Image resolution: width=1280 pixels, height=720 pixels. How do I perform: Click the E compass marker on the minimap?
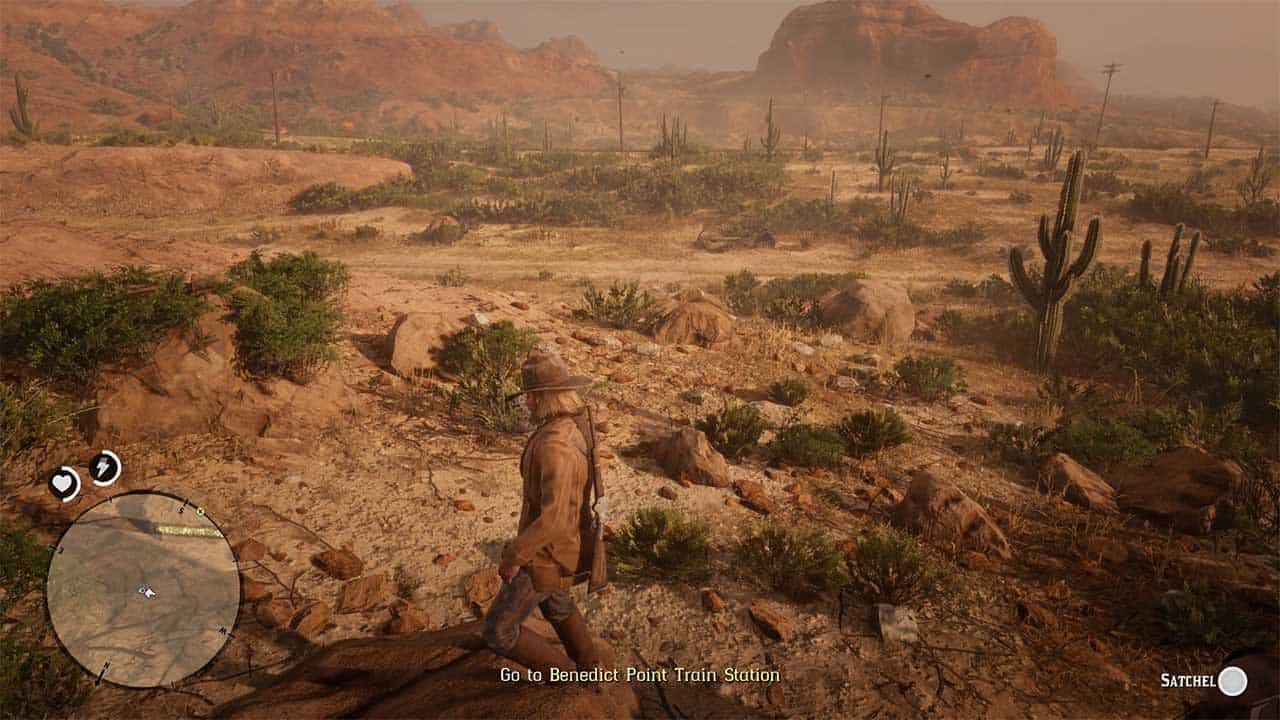click(58, 549)
